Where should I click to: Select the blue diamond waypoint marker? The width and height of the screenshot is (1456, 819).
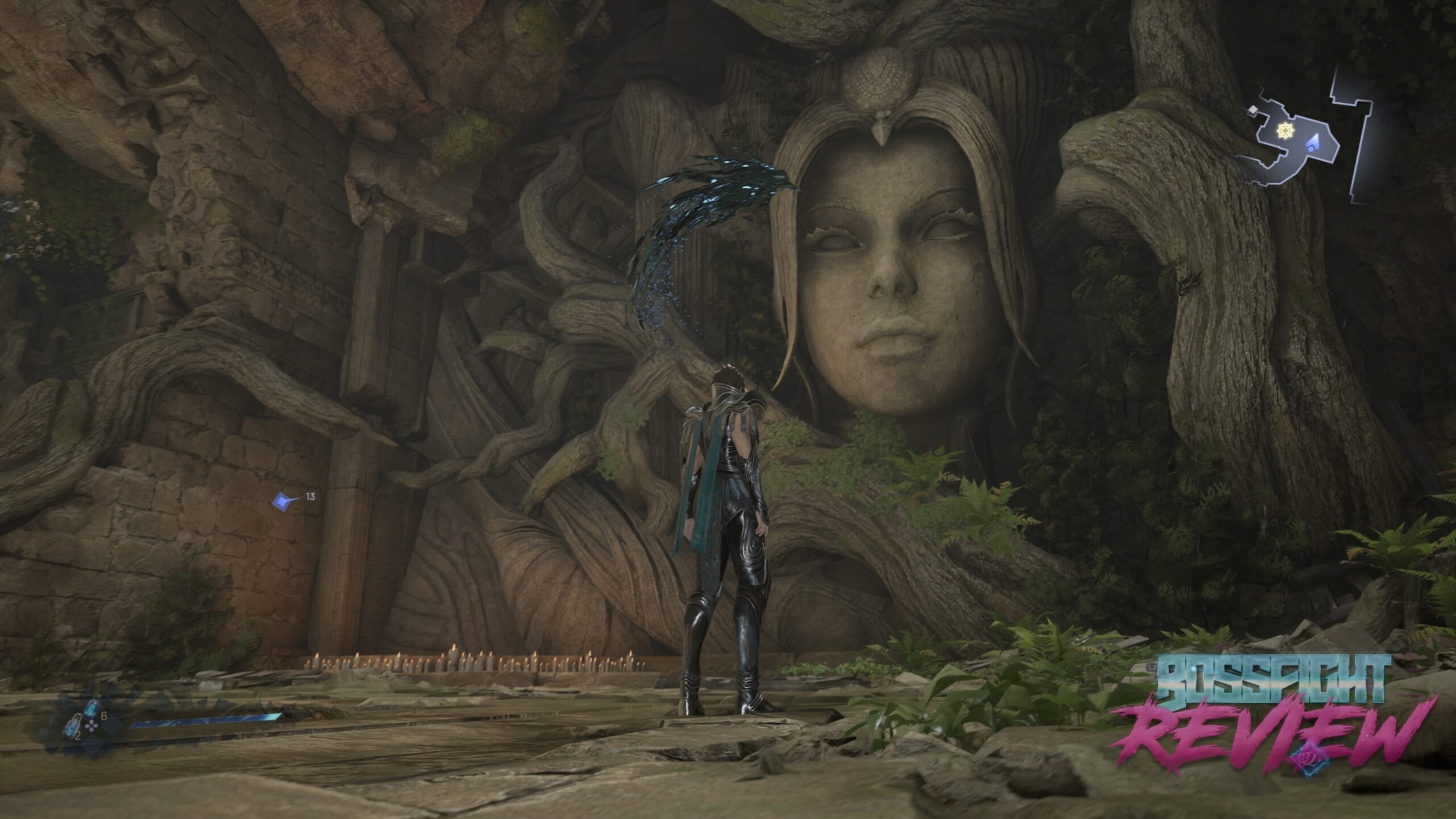282,500
